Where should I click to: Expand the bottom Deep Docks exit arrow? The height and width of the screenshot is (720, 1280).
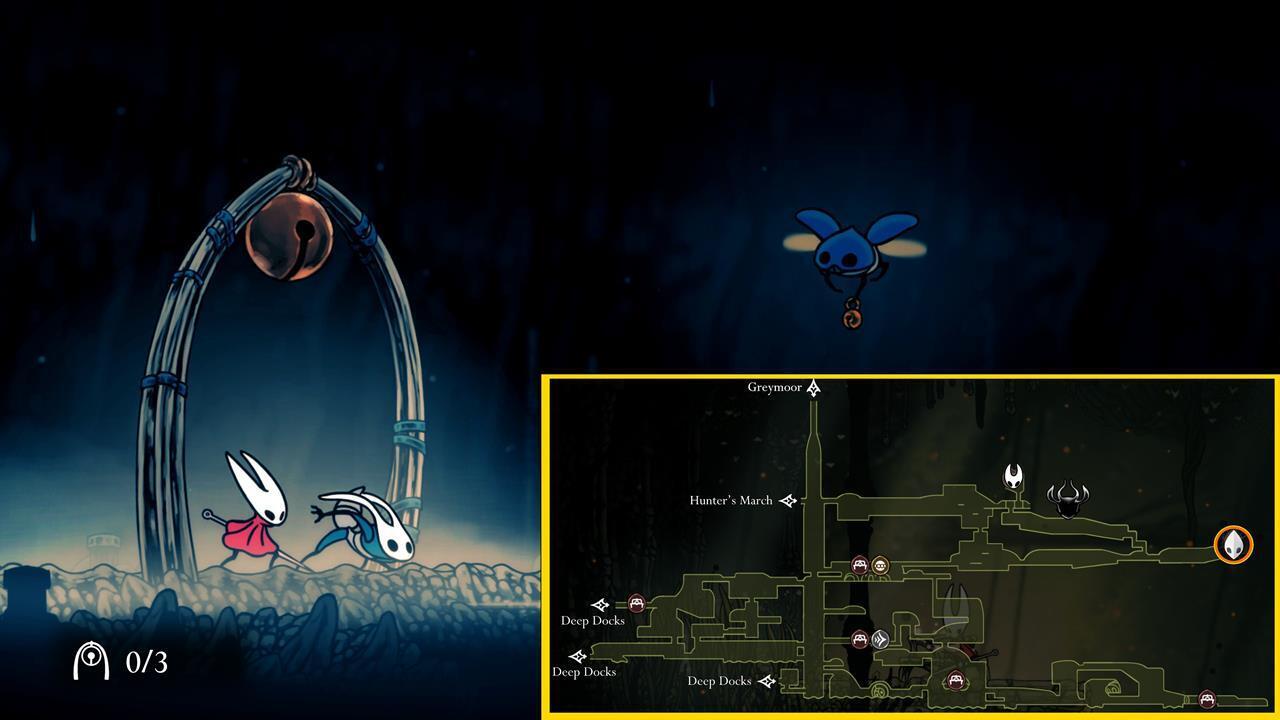tap(768, 681)
